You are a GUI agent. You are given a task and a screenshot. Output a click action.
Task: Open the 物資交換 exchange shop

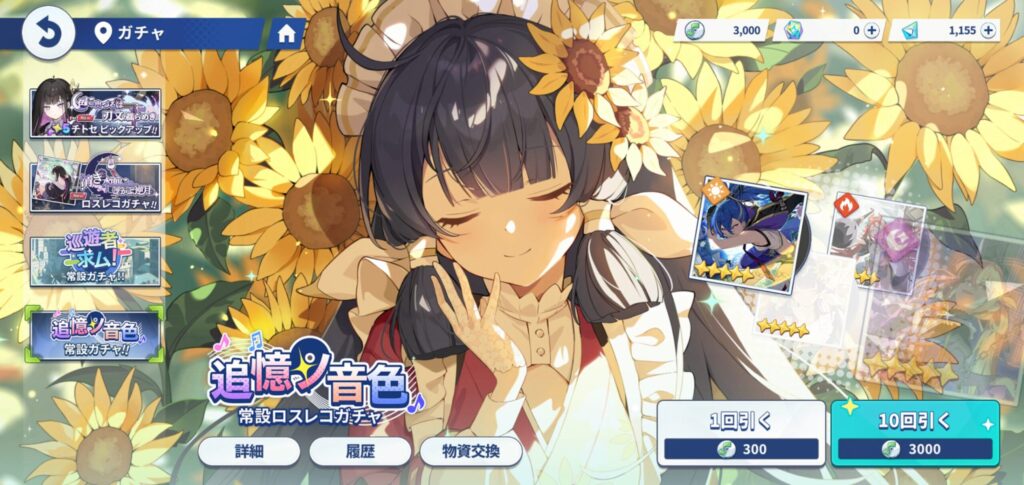point(471,451)
